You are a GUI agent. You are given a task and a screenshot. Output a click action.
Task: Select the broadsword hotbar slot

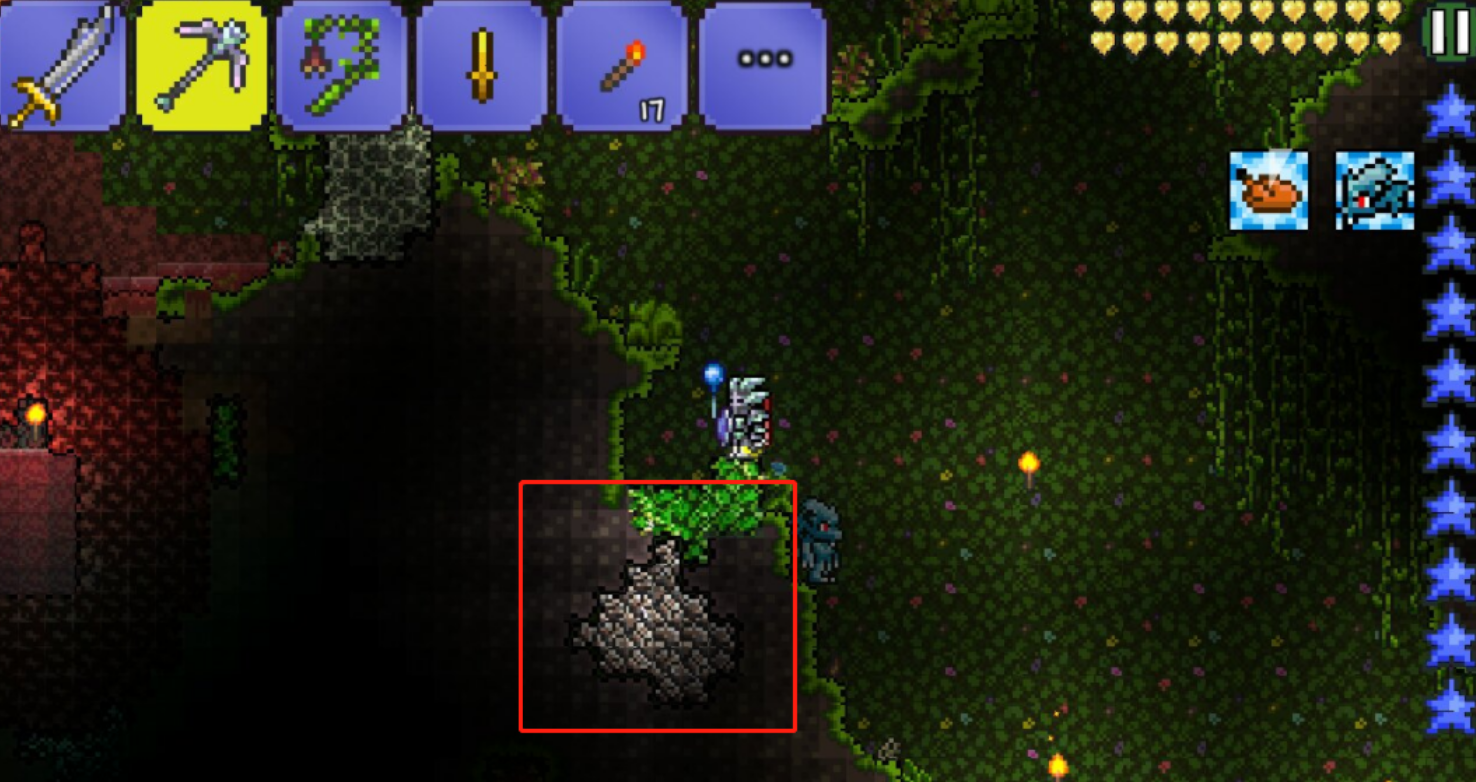point(62,66)
